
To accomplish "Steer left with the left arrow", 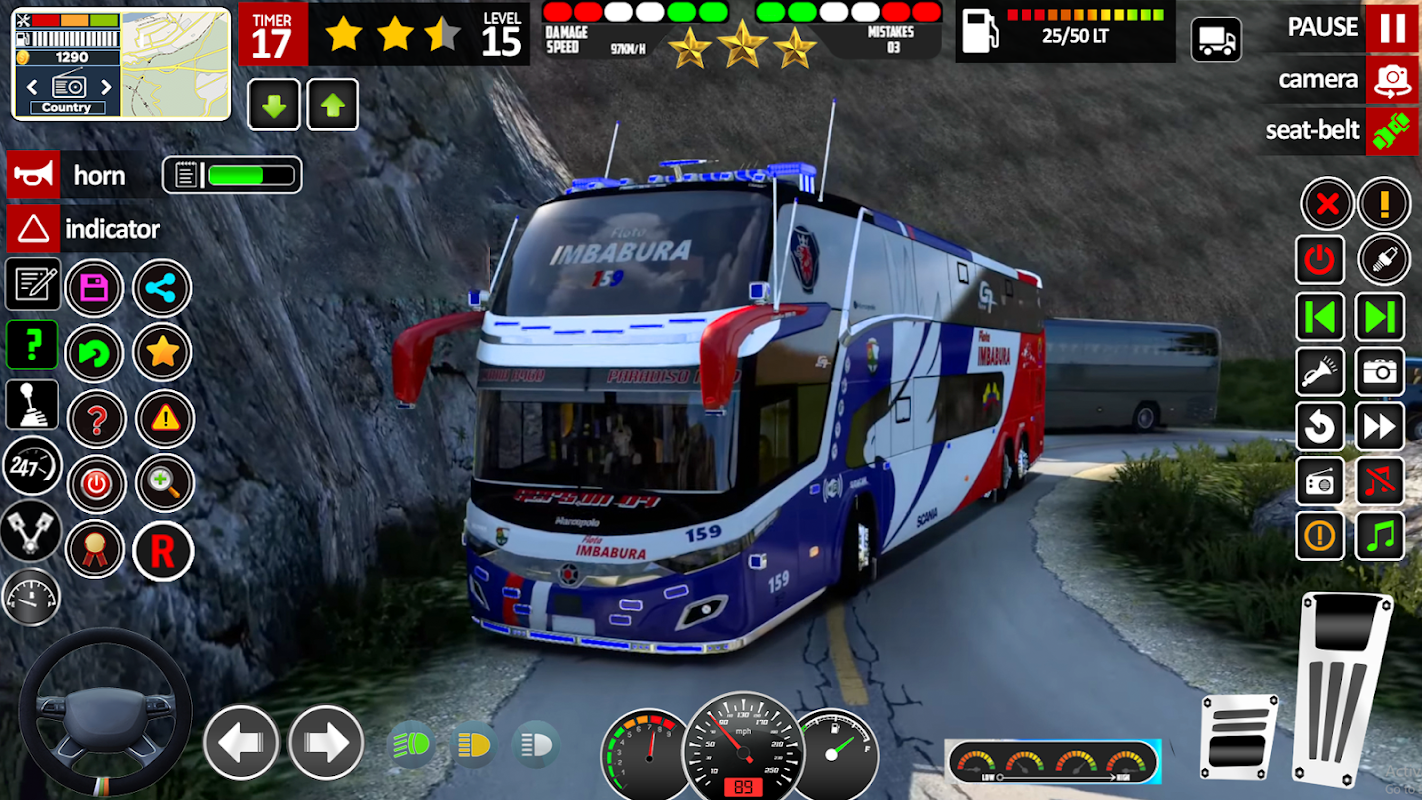I will [x=240, y=743].
